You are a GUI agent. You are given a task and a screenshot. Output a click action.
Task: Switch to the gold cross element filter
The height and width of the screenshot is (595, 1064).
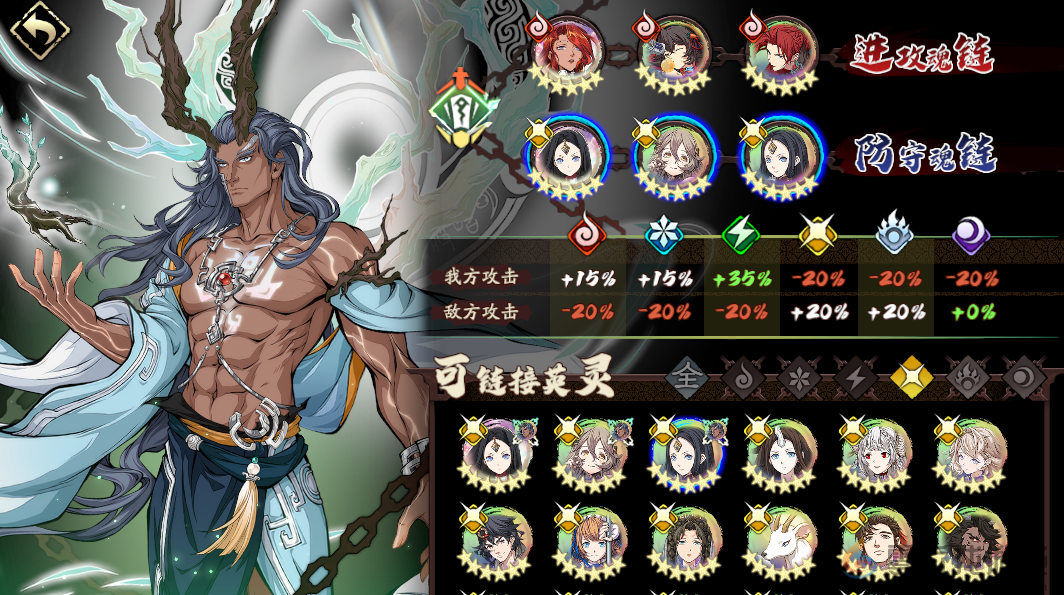pos(911,377)
